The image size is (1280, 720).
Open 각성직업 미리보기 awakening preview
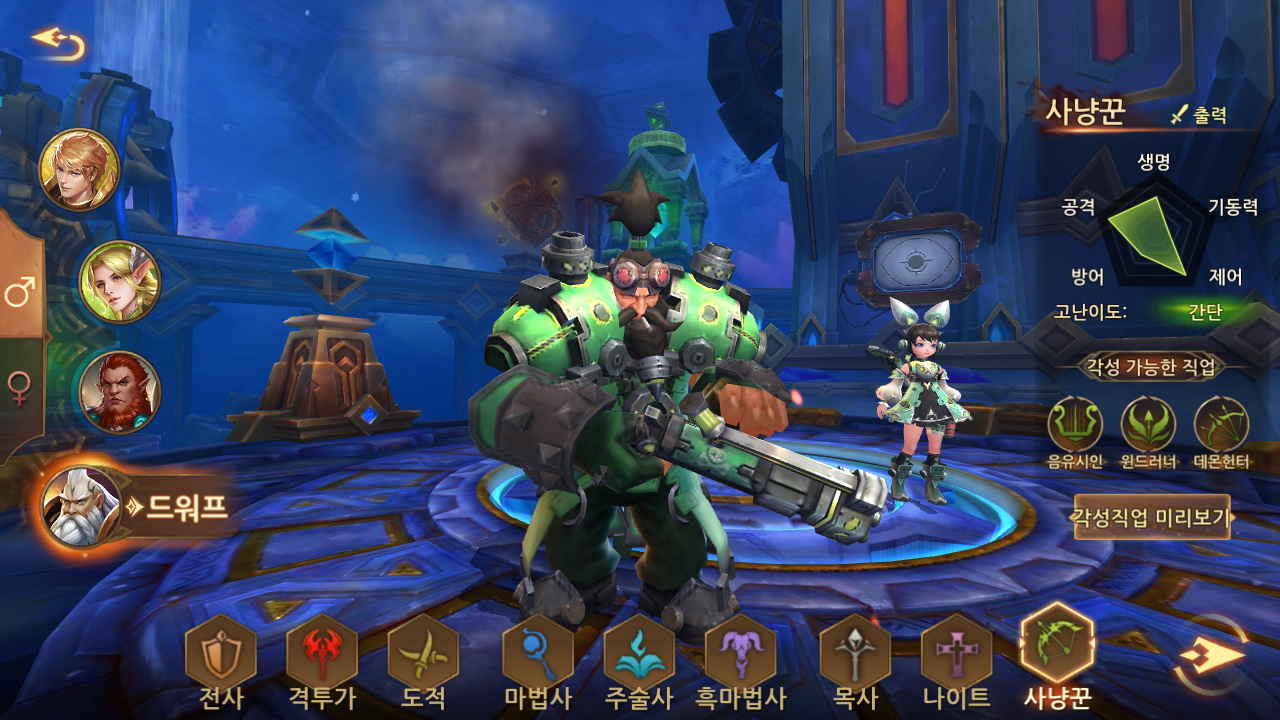[1152, 517]
